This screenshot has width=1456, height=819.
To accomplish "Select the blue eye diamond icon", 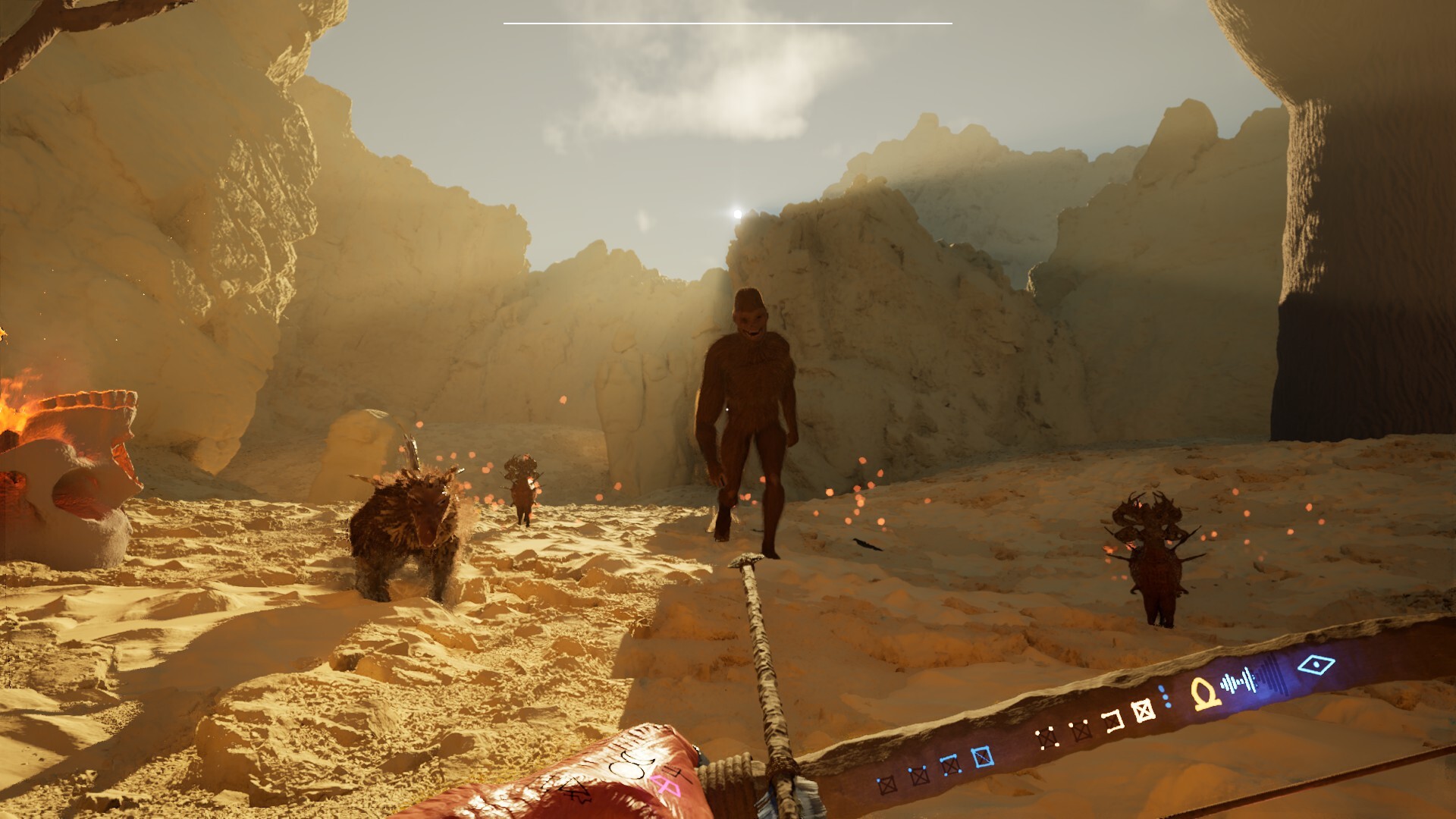I will coord(1316,666).
